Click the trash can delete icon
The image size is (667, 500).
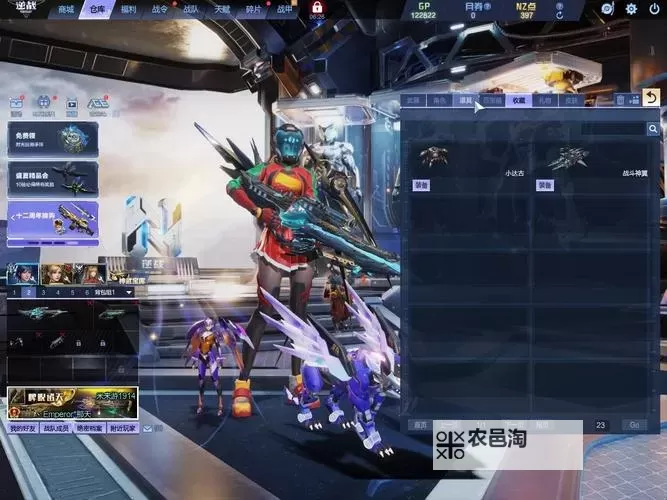[620, 100]
